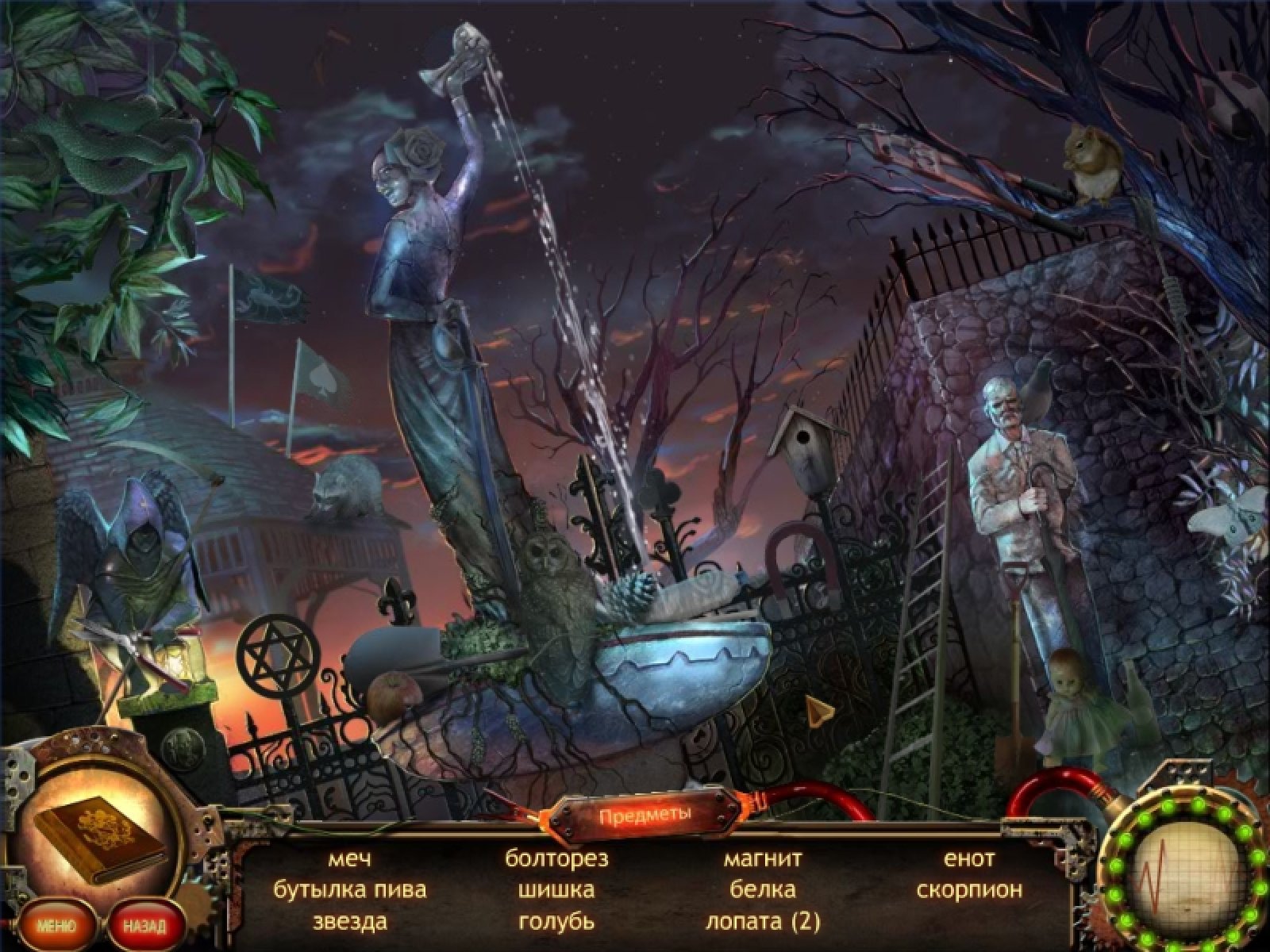Image resolution: width=1270 pixels, height=952 pixels.
Task: Choose the енот list entry
Action: coord(969,858)
